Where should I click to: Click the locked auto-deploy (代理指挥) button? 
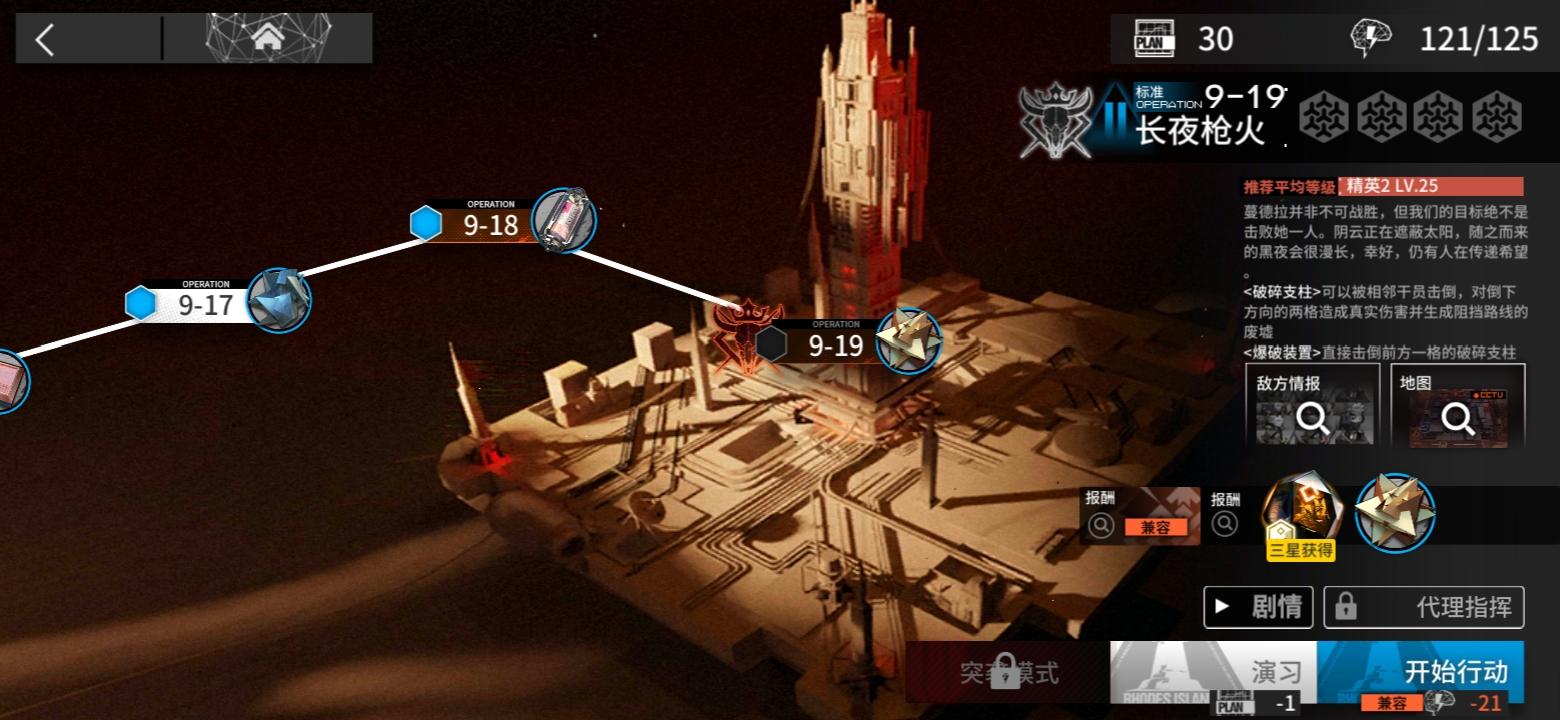point(1424,606)
